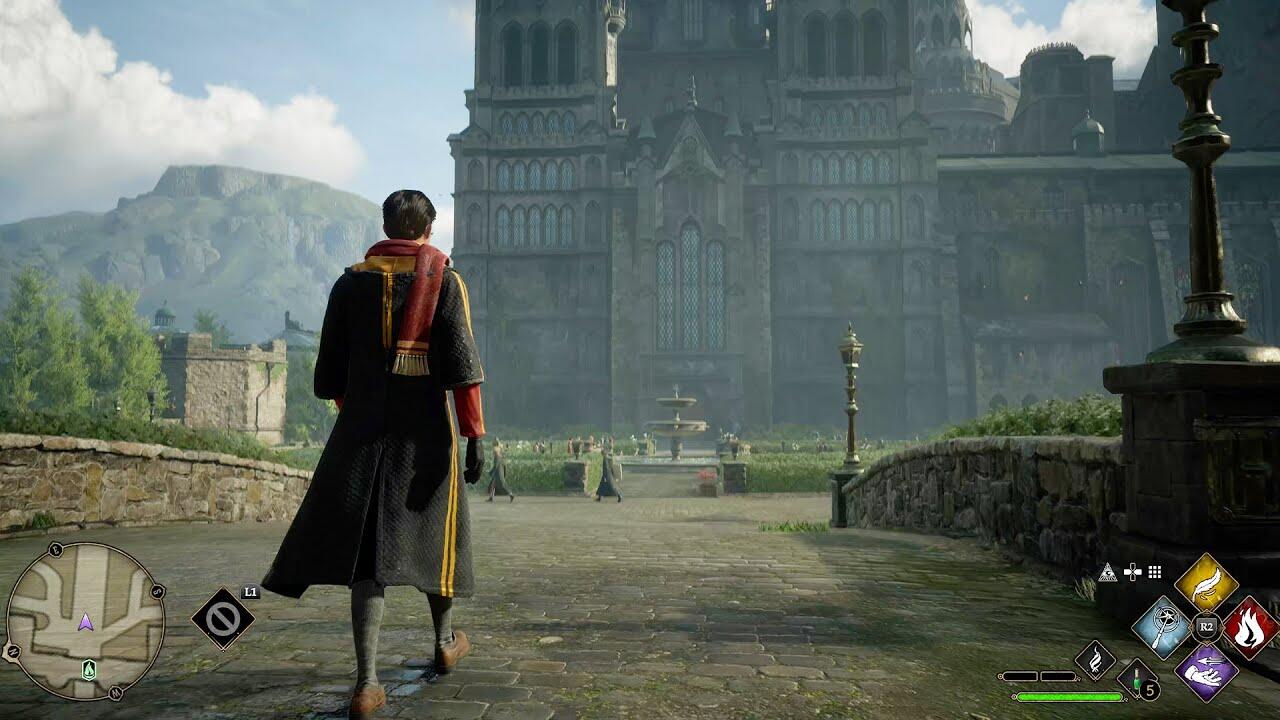
Task: Cast the yellow feather Levitation spell
Action: click(1206, 582)
